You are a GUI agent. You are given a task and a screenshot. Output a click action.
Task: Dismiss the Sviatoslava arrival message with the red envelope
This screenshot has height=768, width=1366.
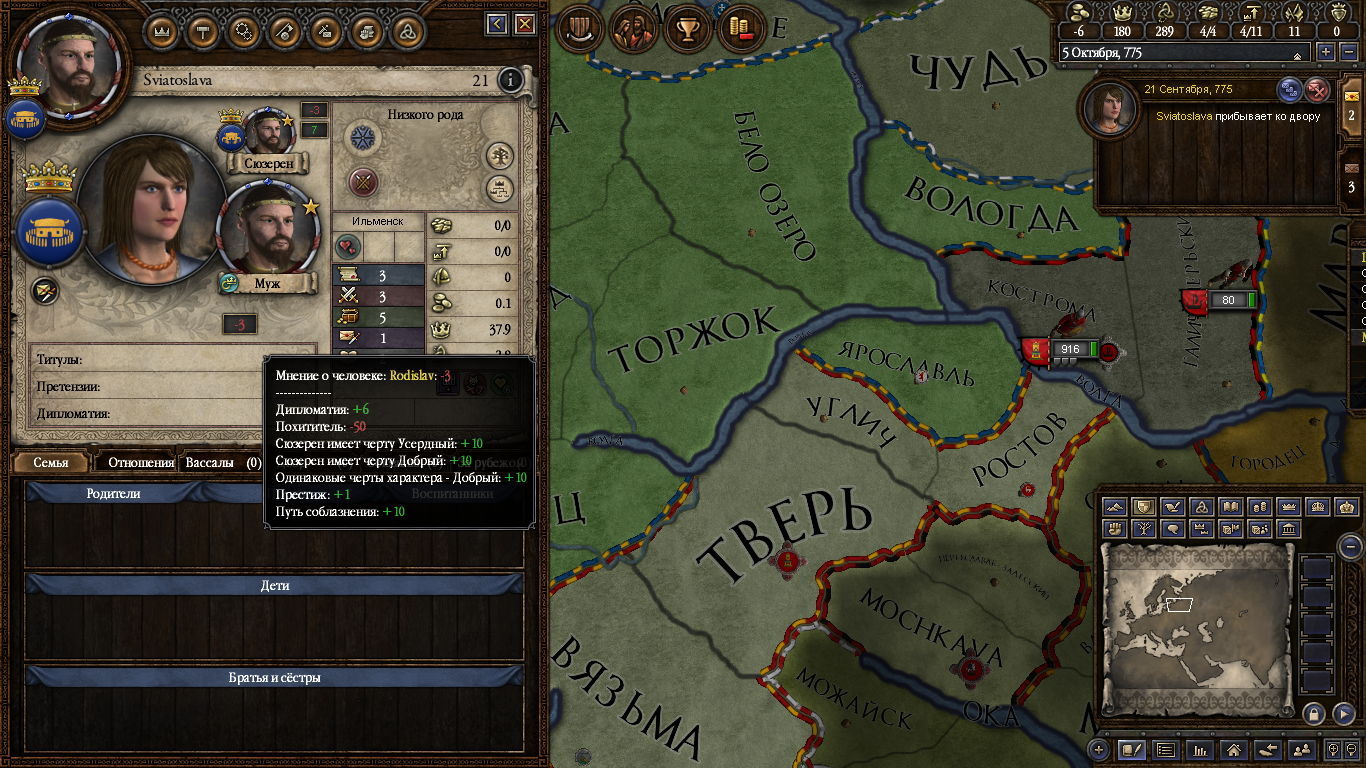point(1318,90)
